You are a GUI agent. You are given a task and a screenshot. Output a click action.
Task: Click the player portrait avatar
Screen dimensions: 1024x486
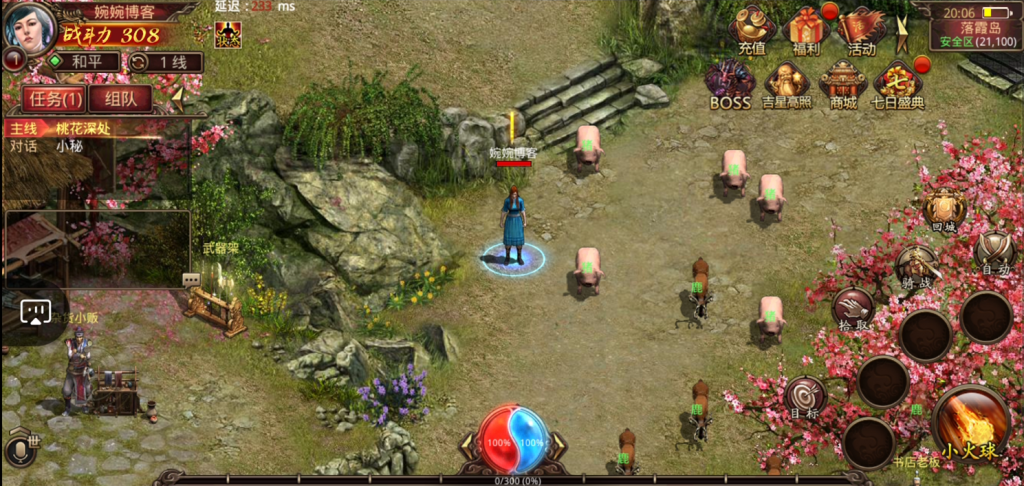28,28
